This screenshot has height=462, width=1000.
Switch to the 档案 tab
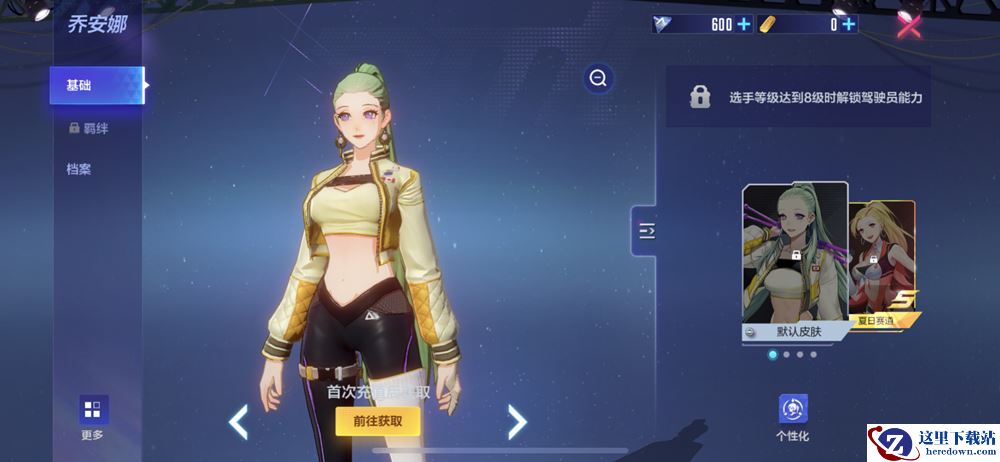coord(80,169)
